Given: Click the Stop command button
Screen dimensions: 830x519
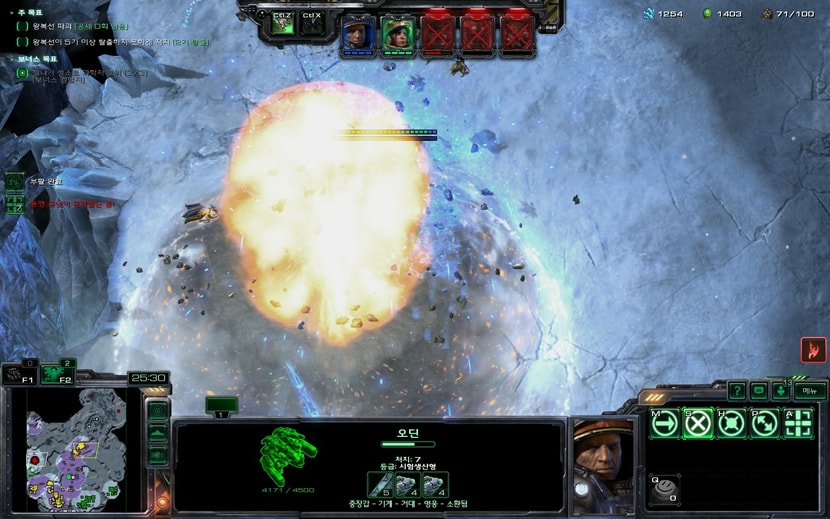Looking at the screenshot, I should pos(698,423).
